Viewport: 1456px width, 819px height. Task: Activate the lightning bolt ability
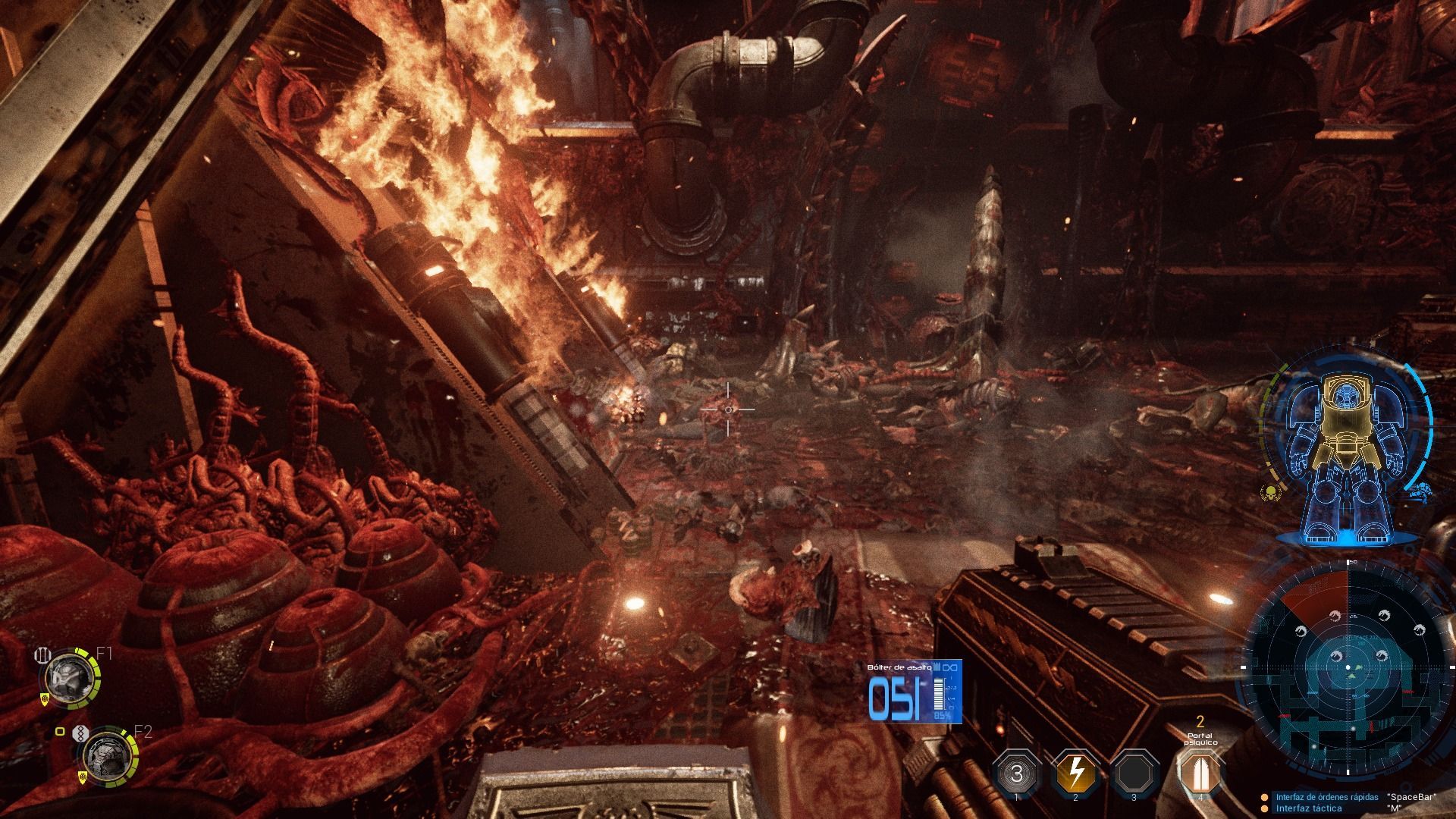(1075, 773)
